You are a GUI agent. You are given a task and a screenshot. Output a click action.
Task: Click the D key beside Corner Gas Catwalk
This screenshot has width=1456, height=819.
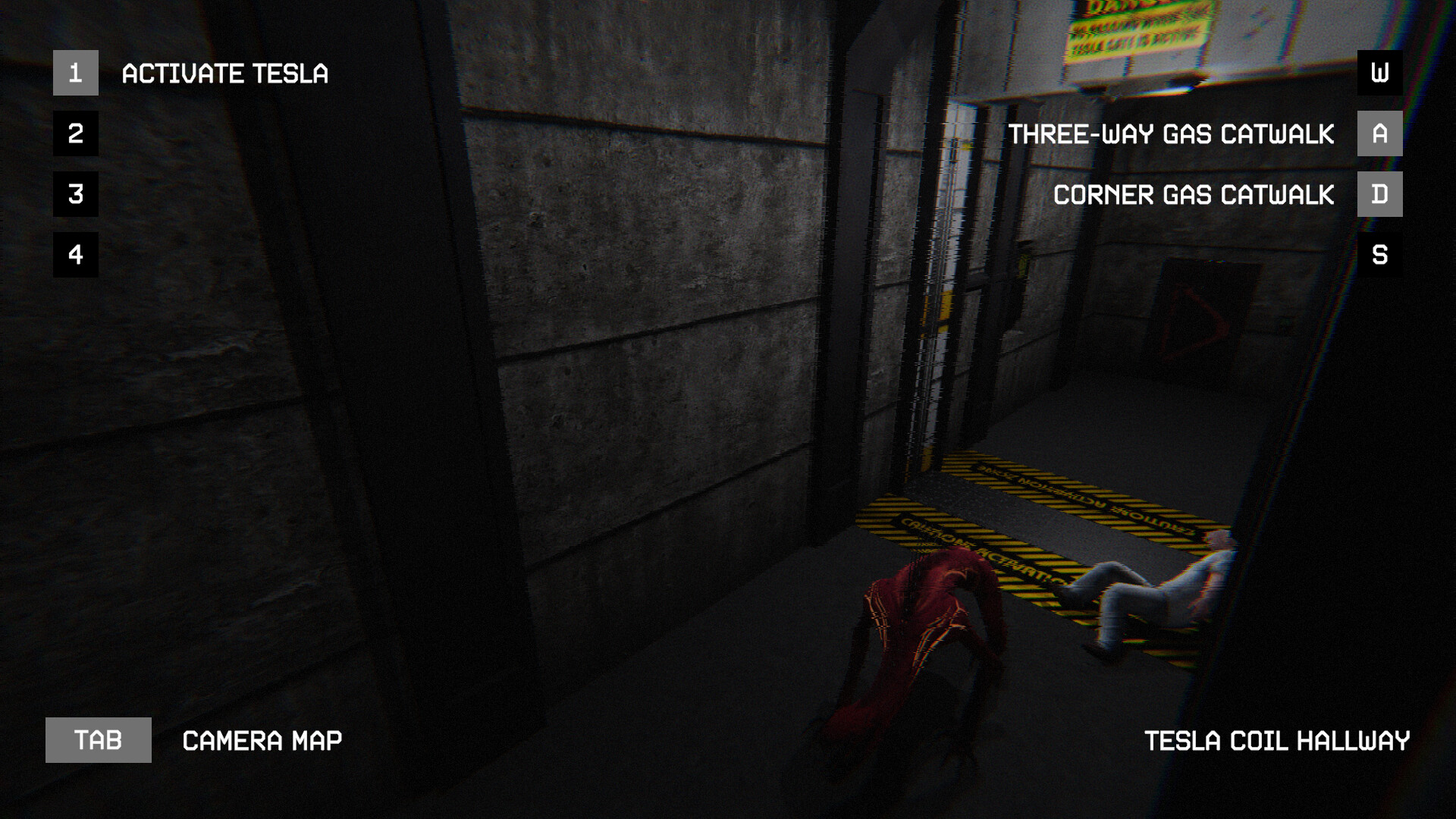1379,195
